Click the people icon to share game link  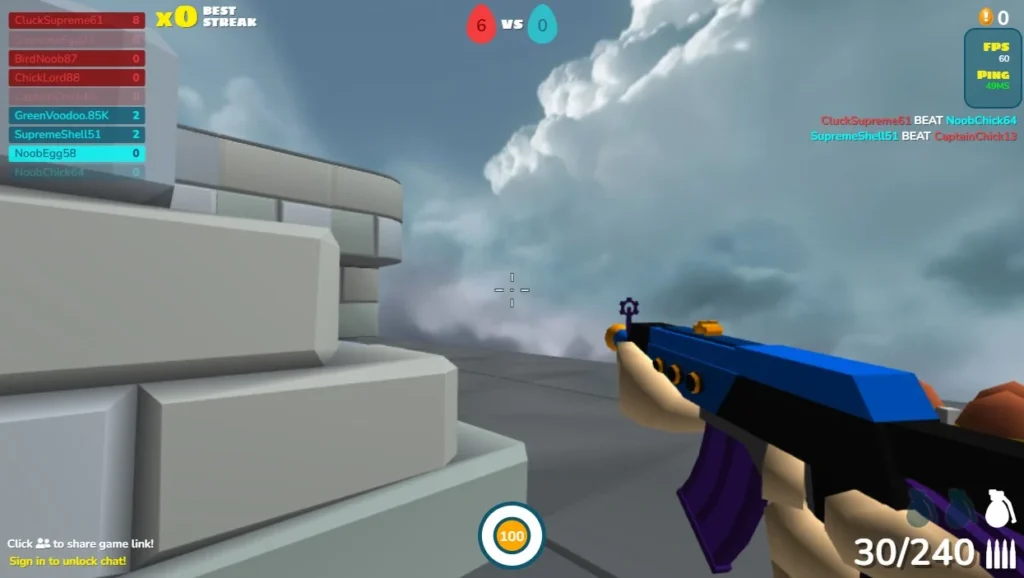[43, 544]
